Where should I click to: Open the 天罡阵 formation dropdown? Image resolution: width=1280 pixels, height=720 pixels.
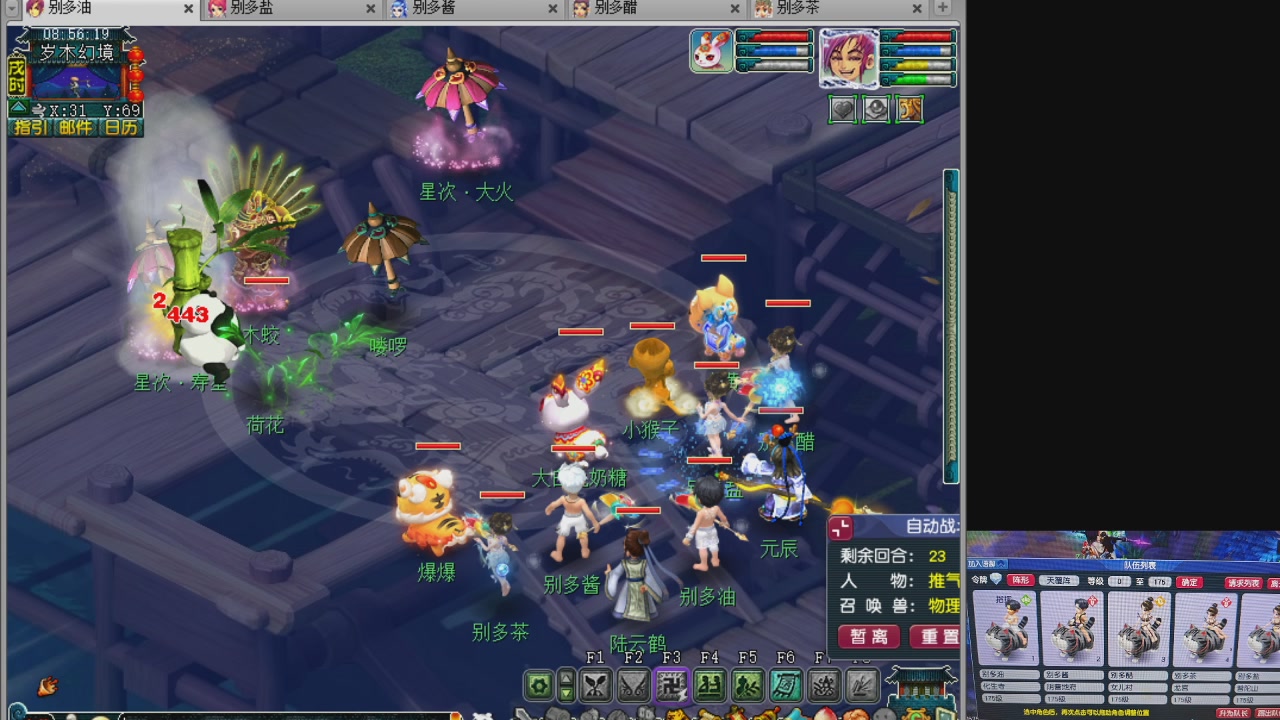pyautogui.click(x=1058, y=581)
